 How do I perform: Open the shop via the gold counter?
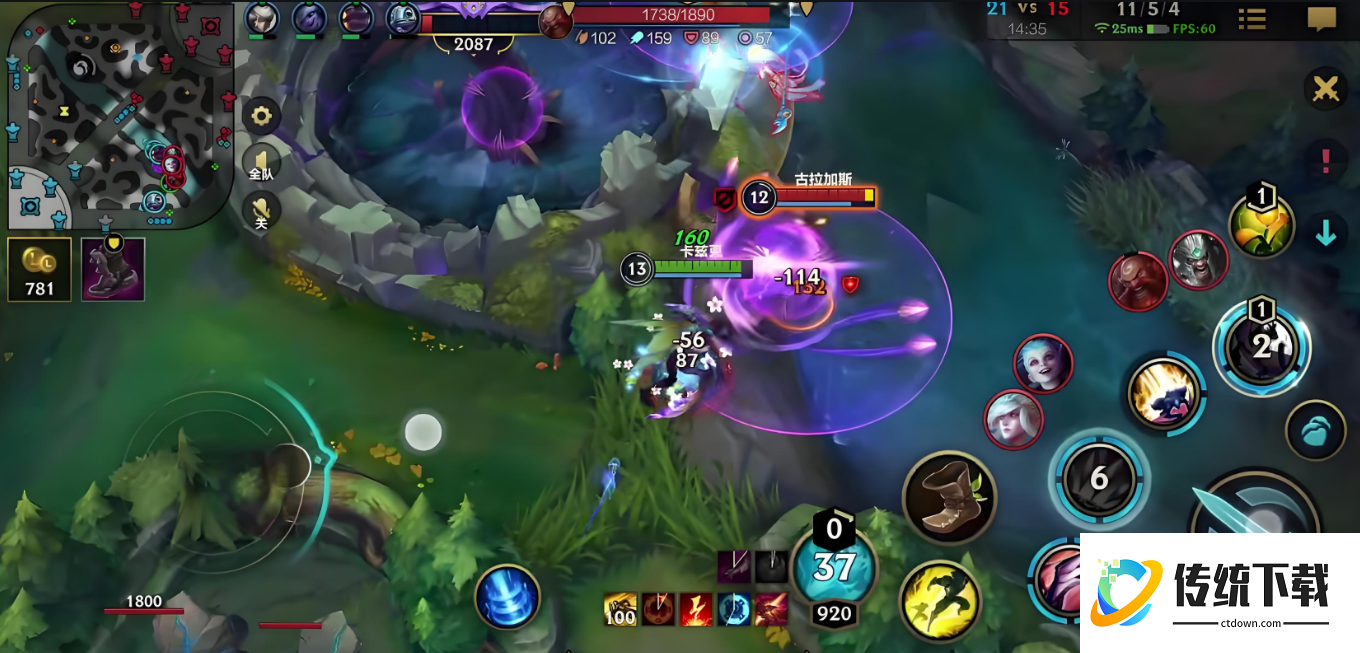click(39, 269)
